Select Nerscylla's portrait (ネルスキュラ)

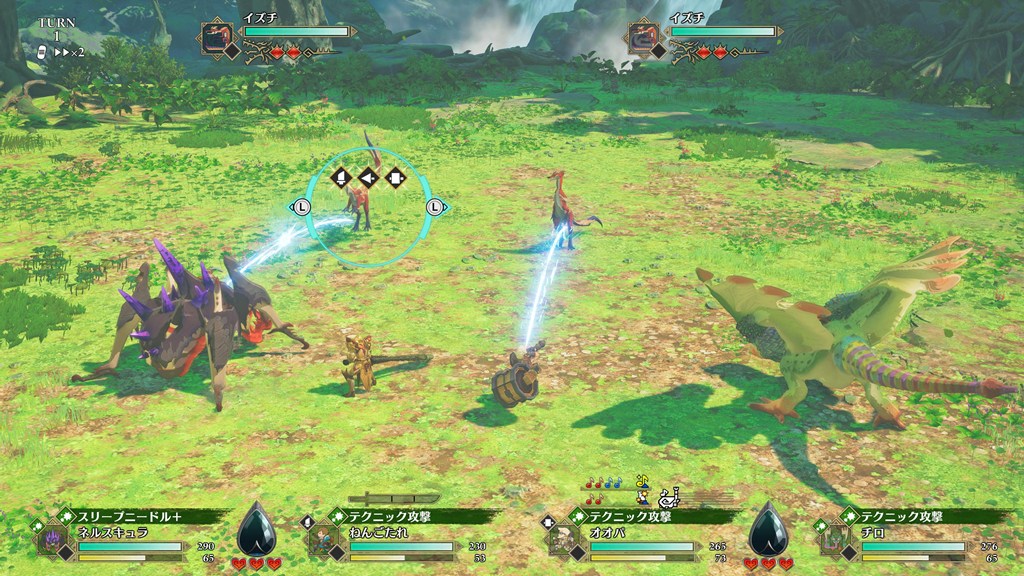50,541
